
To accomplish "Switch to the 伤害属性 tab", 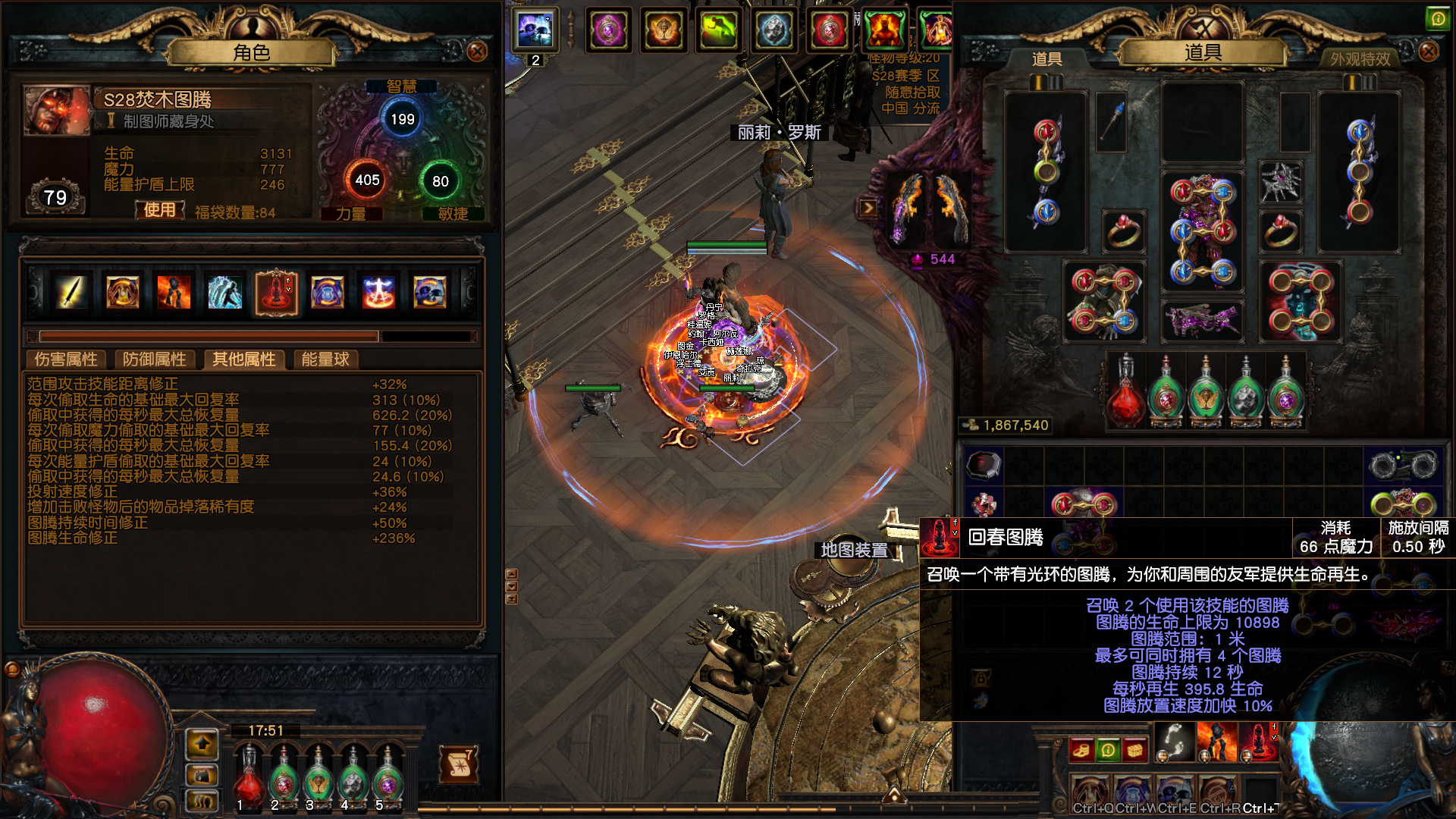I will pyautogui.click(x=66, y=359).
